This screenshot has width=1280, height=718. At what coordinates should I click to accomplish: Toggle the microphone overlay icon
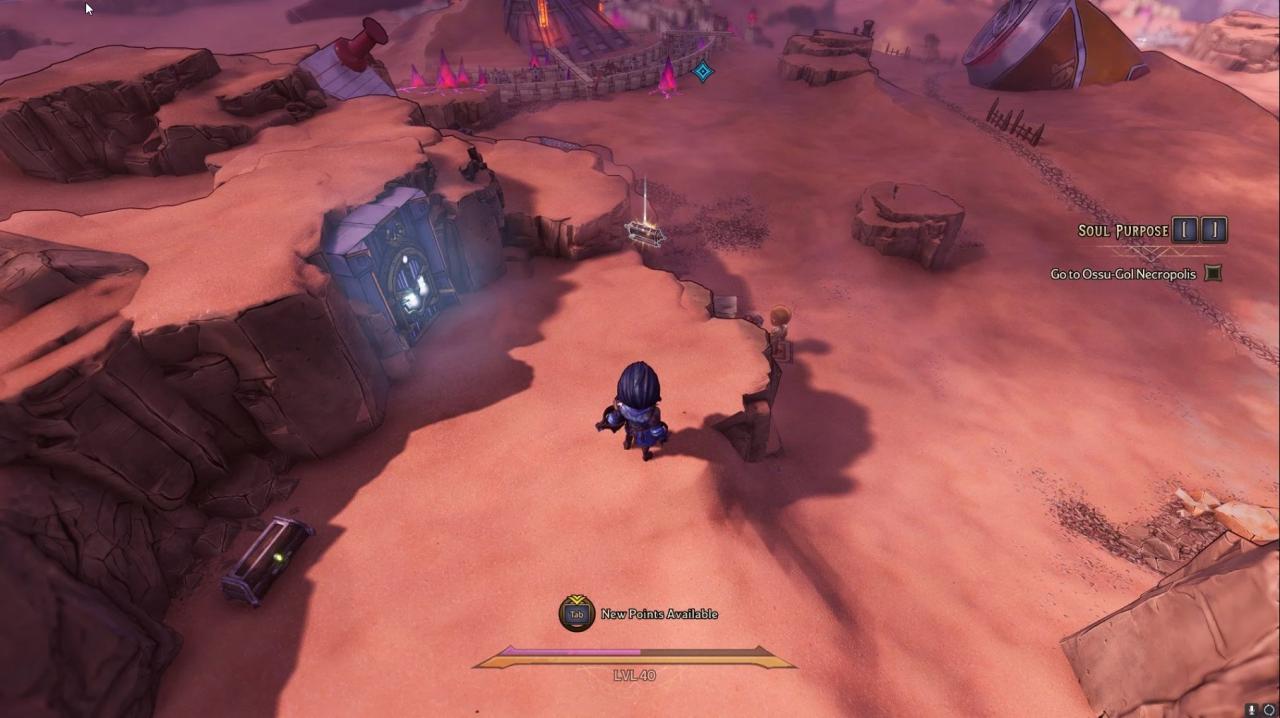click(x=1251, y=710)
